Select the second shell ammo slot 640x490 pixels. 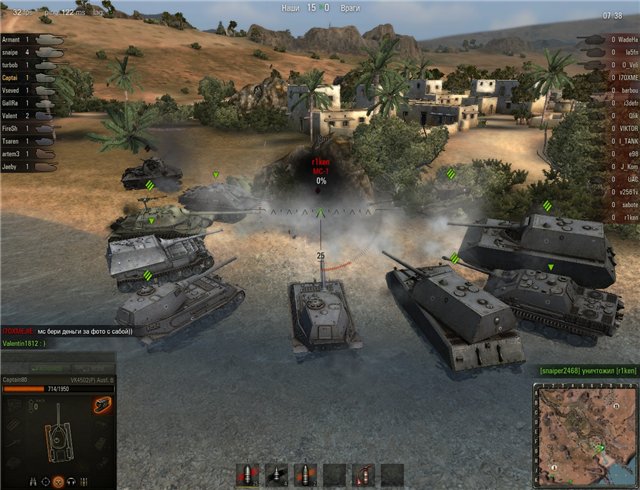pos(277,473)
